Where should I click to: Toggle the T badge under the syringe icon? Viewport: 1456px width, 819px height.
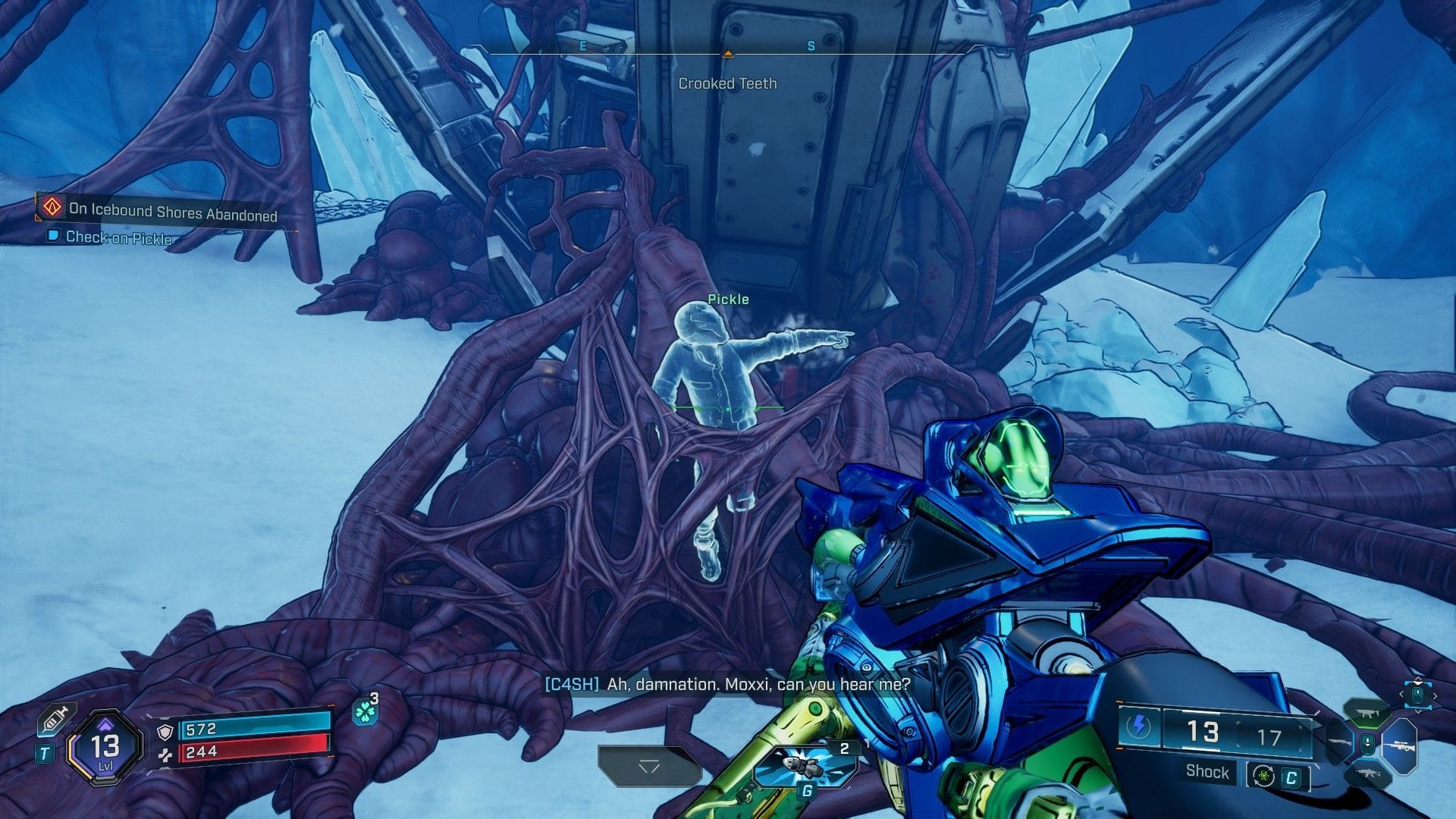click(44, 752)
